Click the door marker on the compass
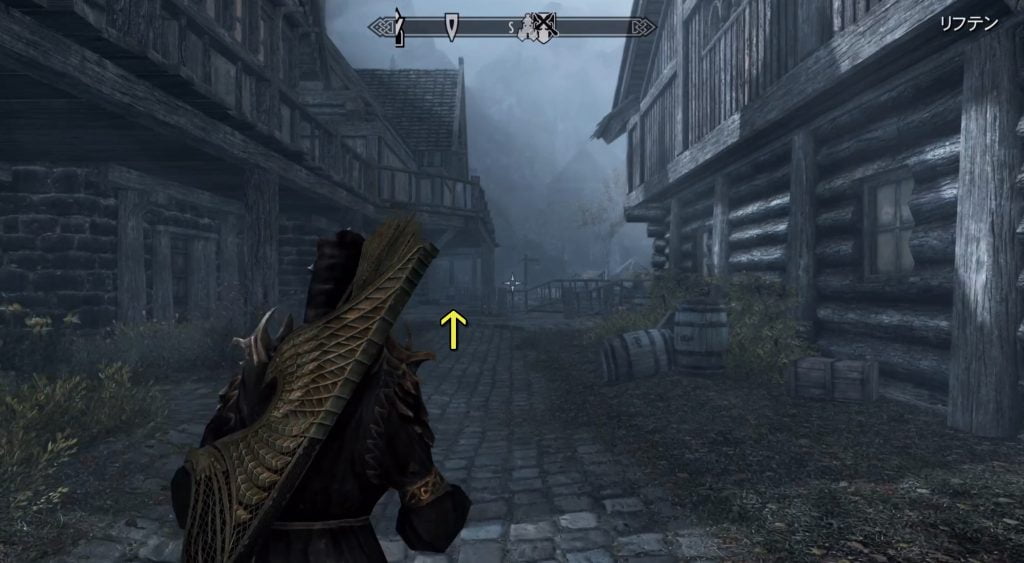Viewport: 1024px width, 563px height. [x=399, y=27]
